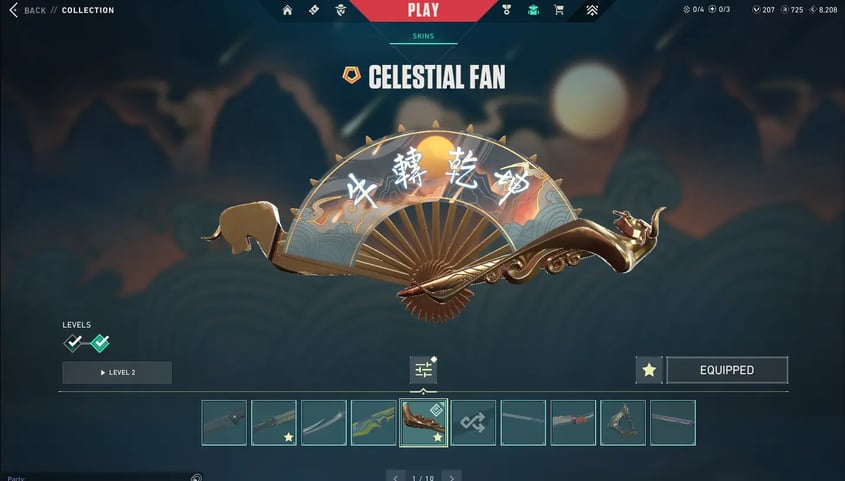Open the store cart icon
The image size is (845, 481).
[x=559, y=11]
